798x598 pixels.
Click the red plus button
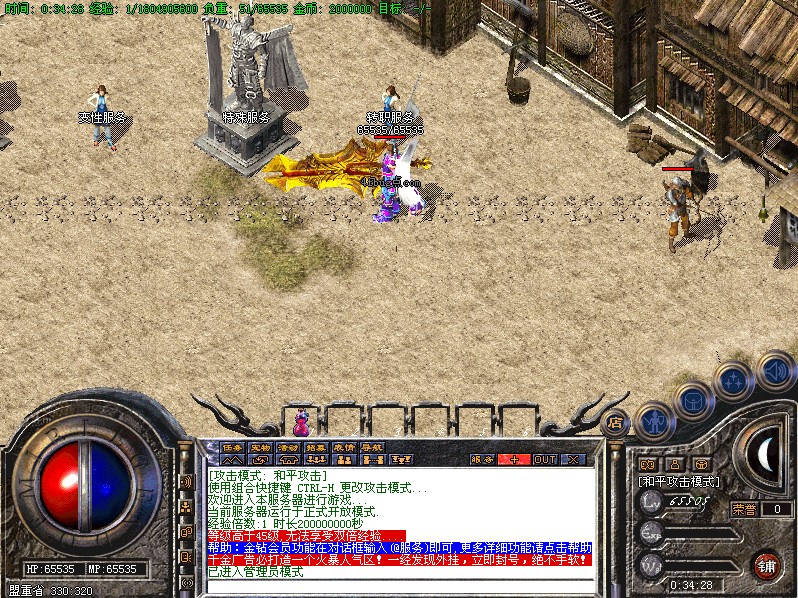coord(515,459)
